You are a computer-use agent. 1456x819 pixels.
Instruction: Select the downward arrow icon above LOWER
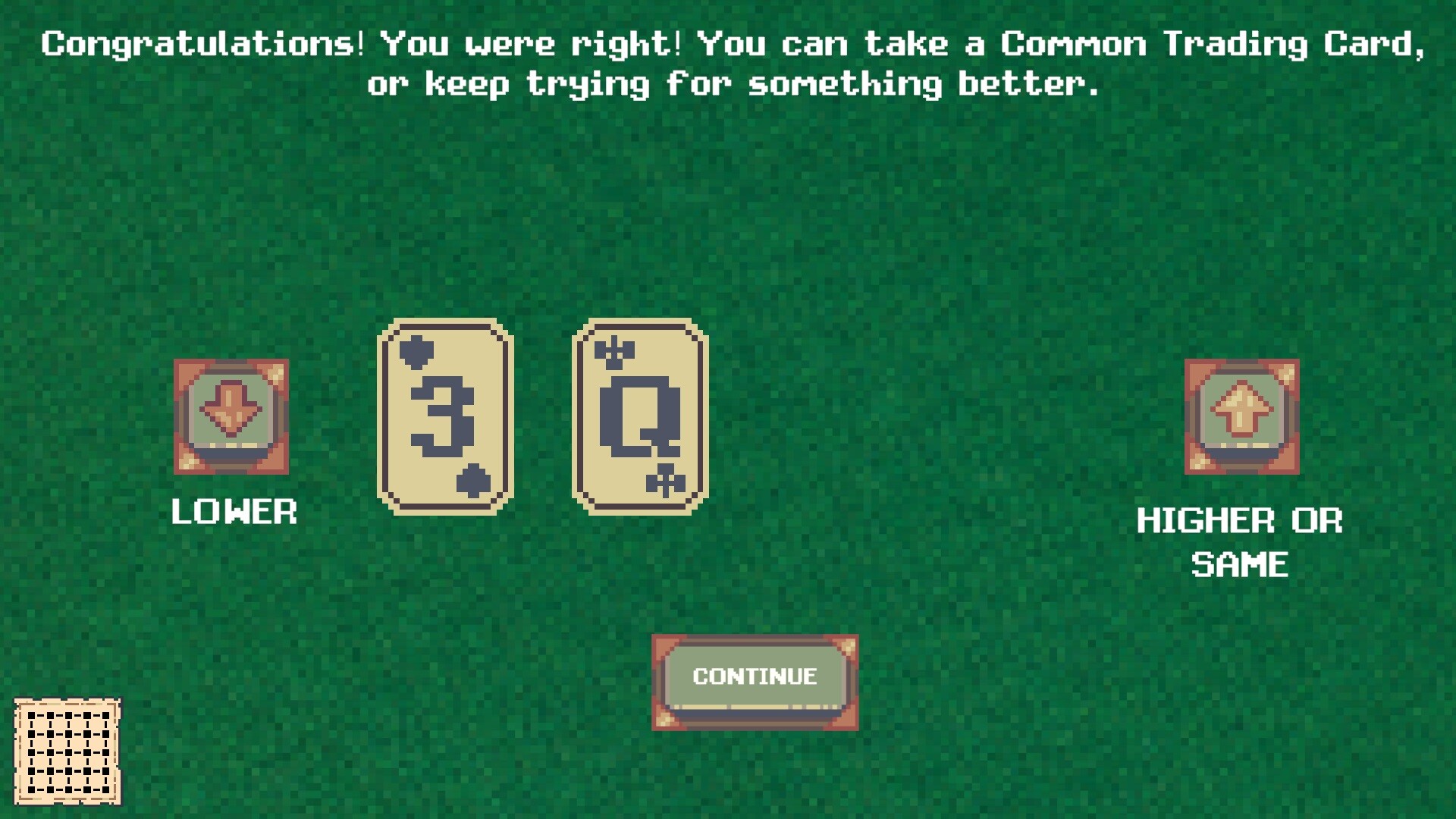coord(230,417)
